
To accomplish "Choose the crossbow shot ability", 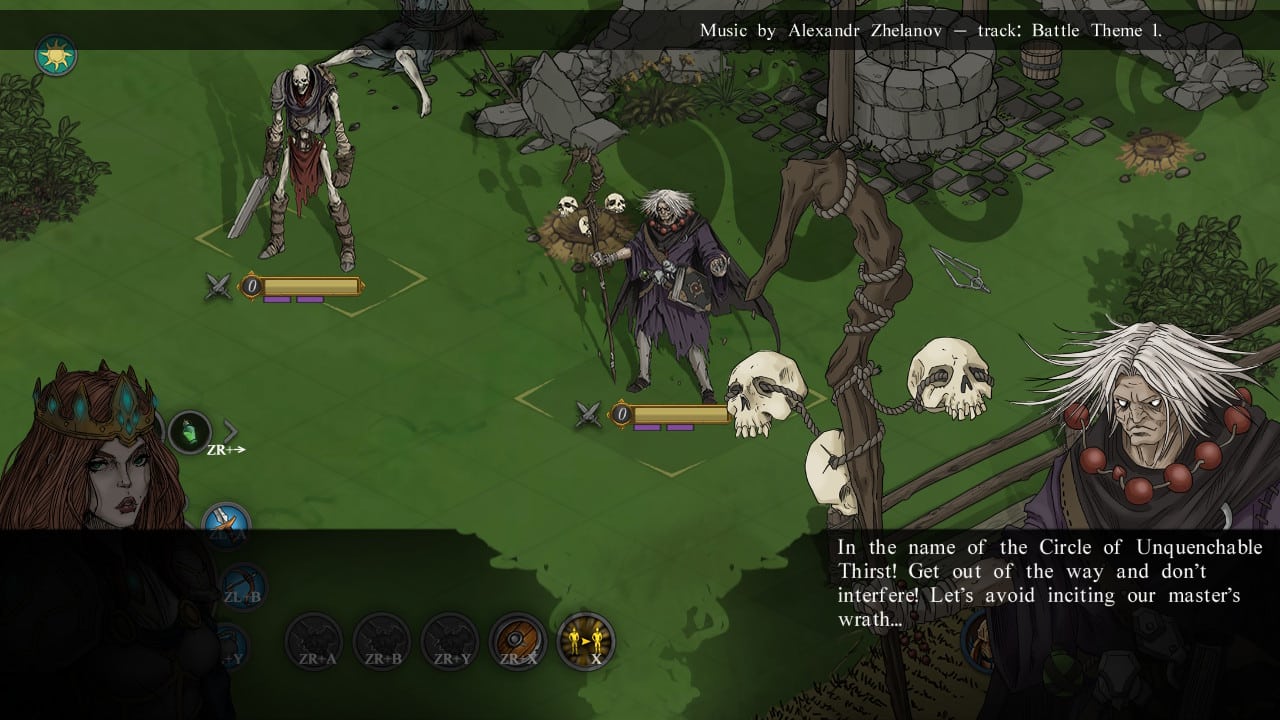I will pos(243,586).
